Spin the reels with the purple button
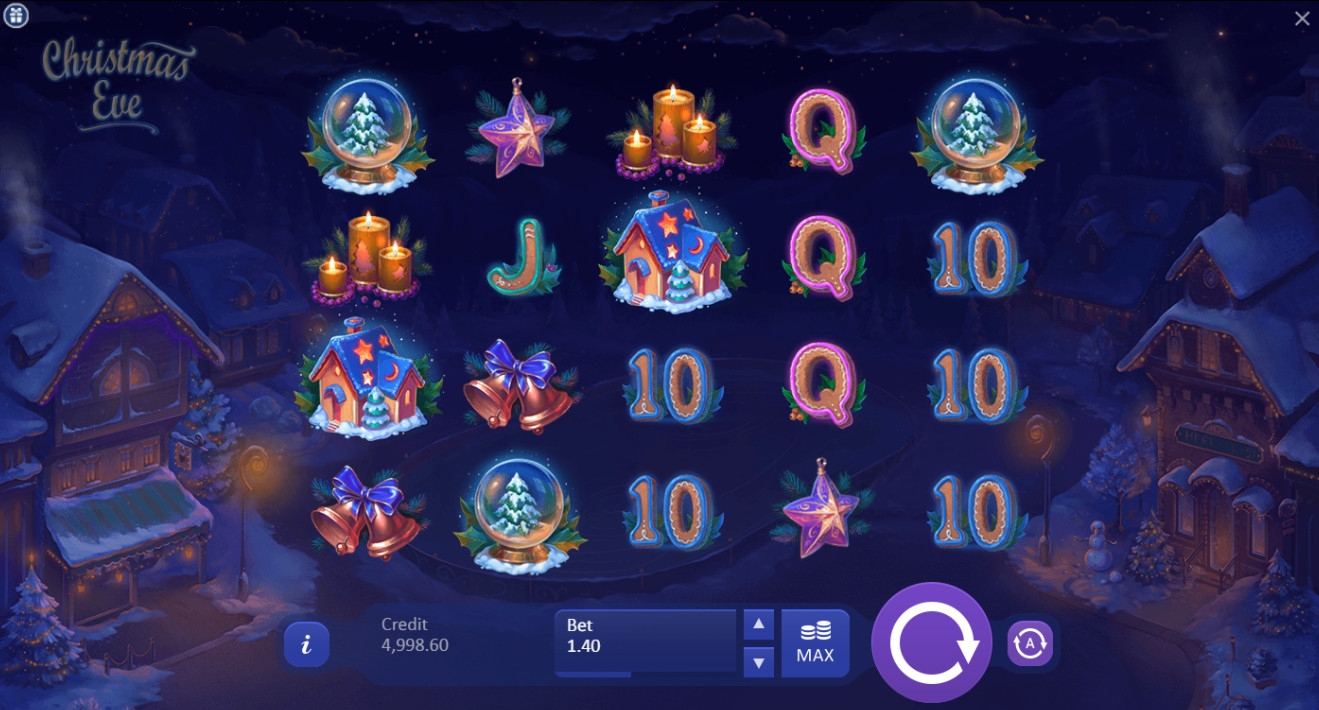The image size is (1319, 710). [x=931, y=643]
